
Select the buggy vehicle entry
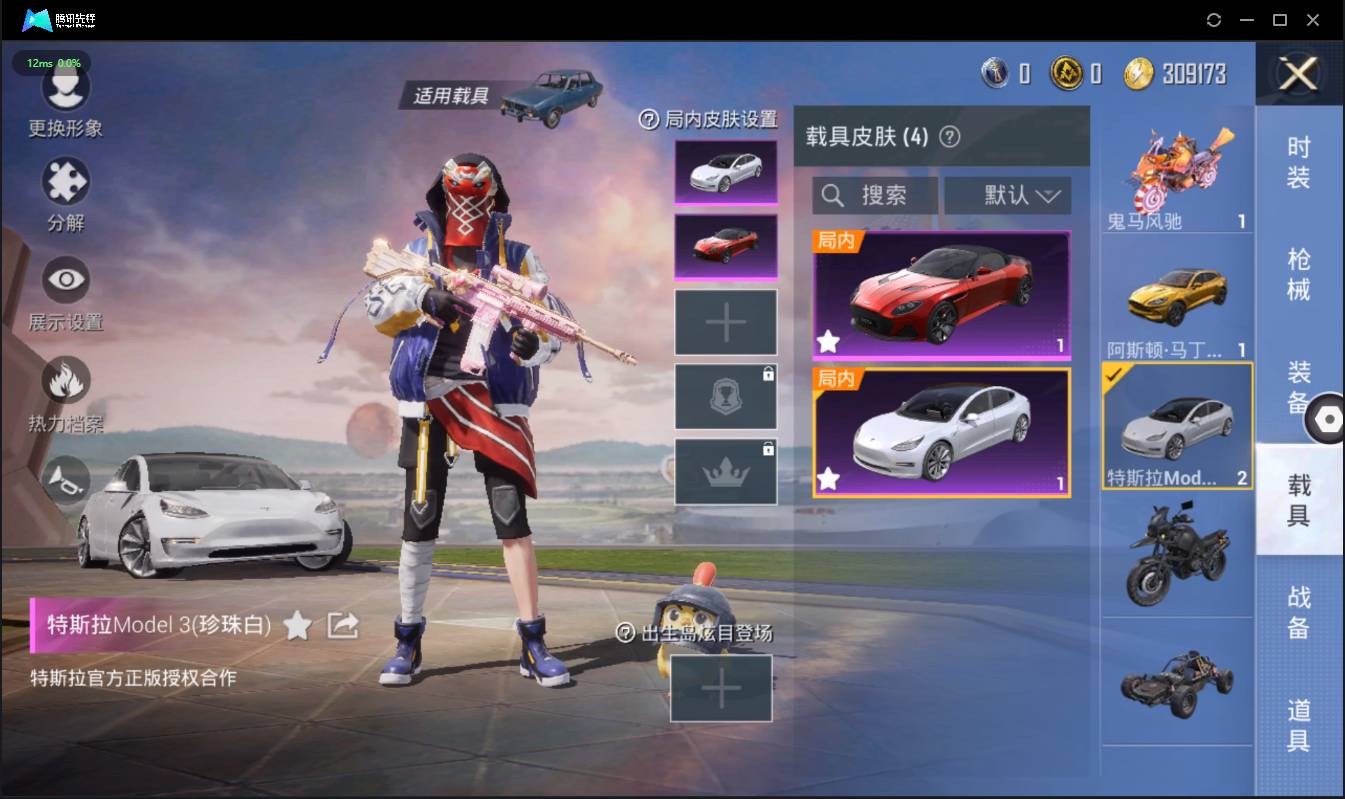click(x=1177, y=682)
